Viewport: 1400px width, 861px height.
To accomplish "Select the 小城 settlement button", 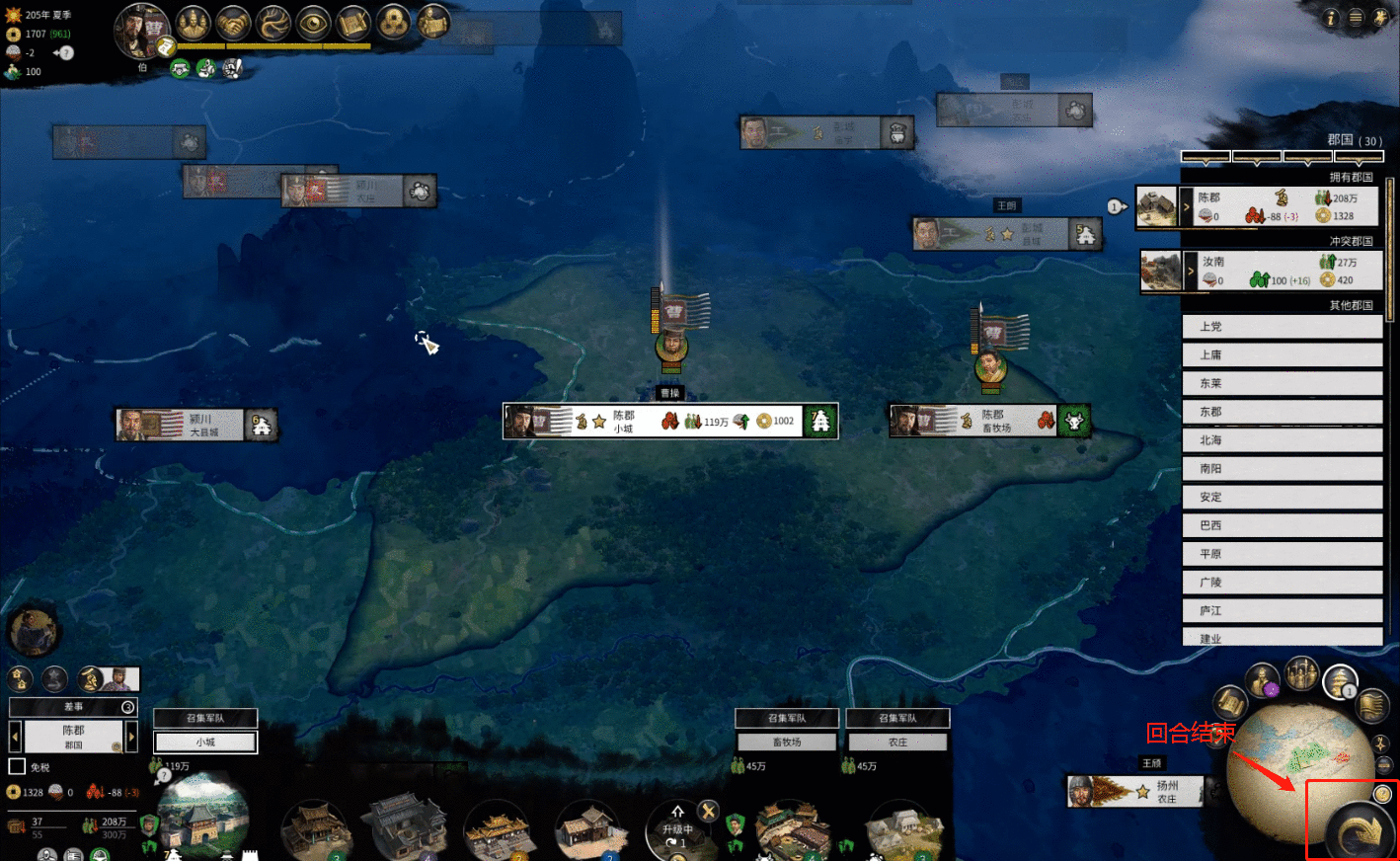I will point(205,742).
